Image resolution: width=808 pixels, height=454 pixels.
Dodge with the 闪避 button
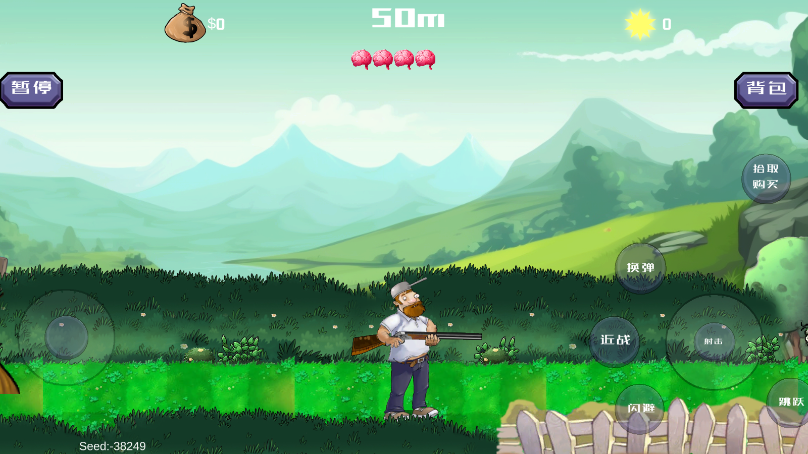[x=640, y=408]
